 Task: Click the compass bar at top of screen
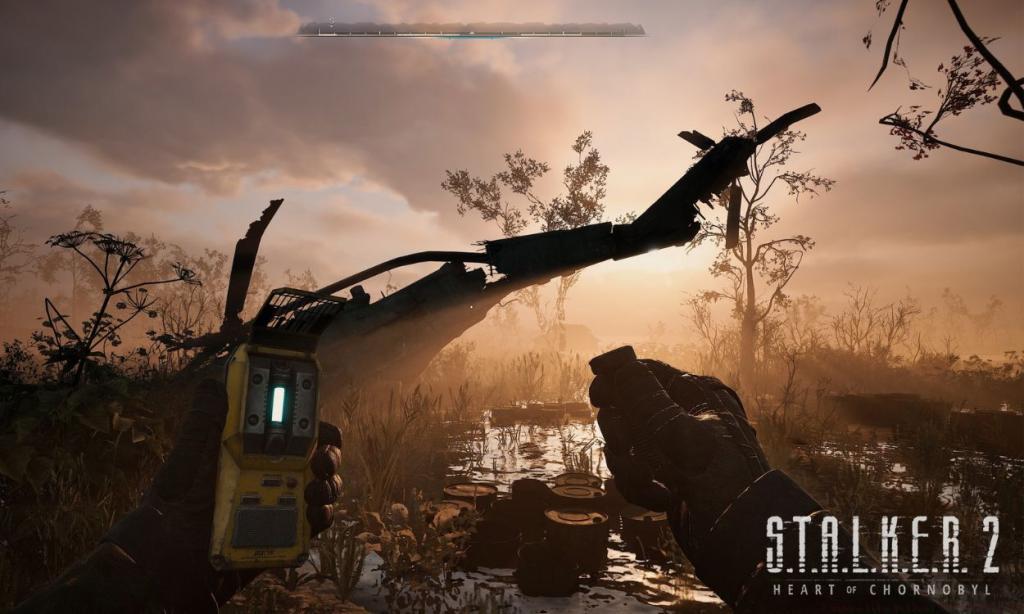tap(471, 30)
